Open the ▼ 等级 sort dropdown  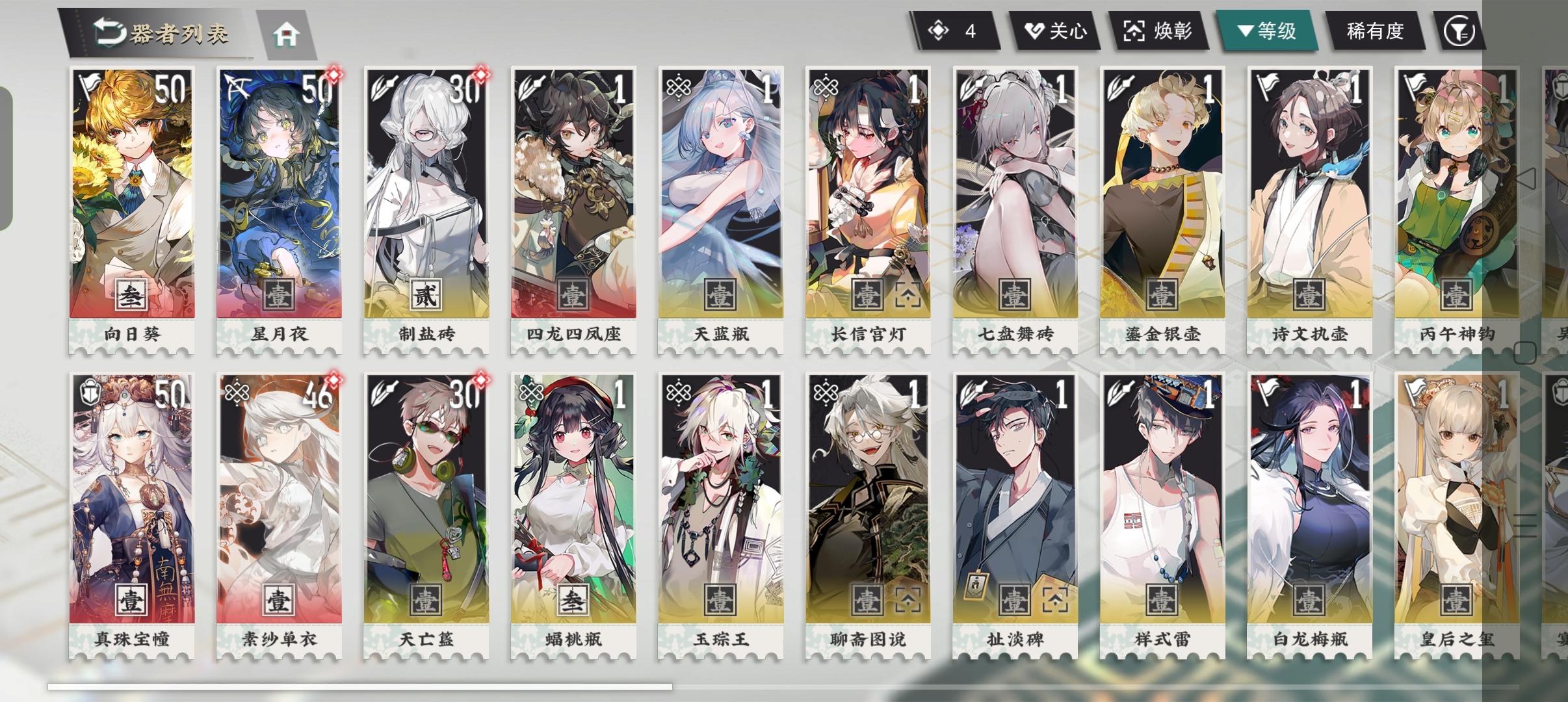point(1268,29)
